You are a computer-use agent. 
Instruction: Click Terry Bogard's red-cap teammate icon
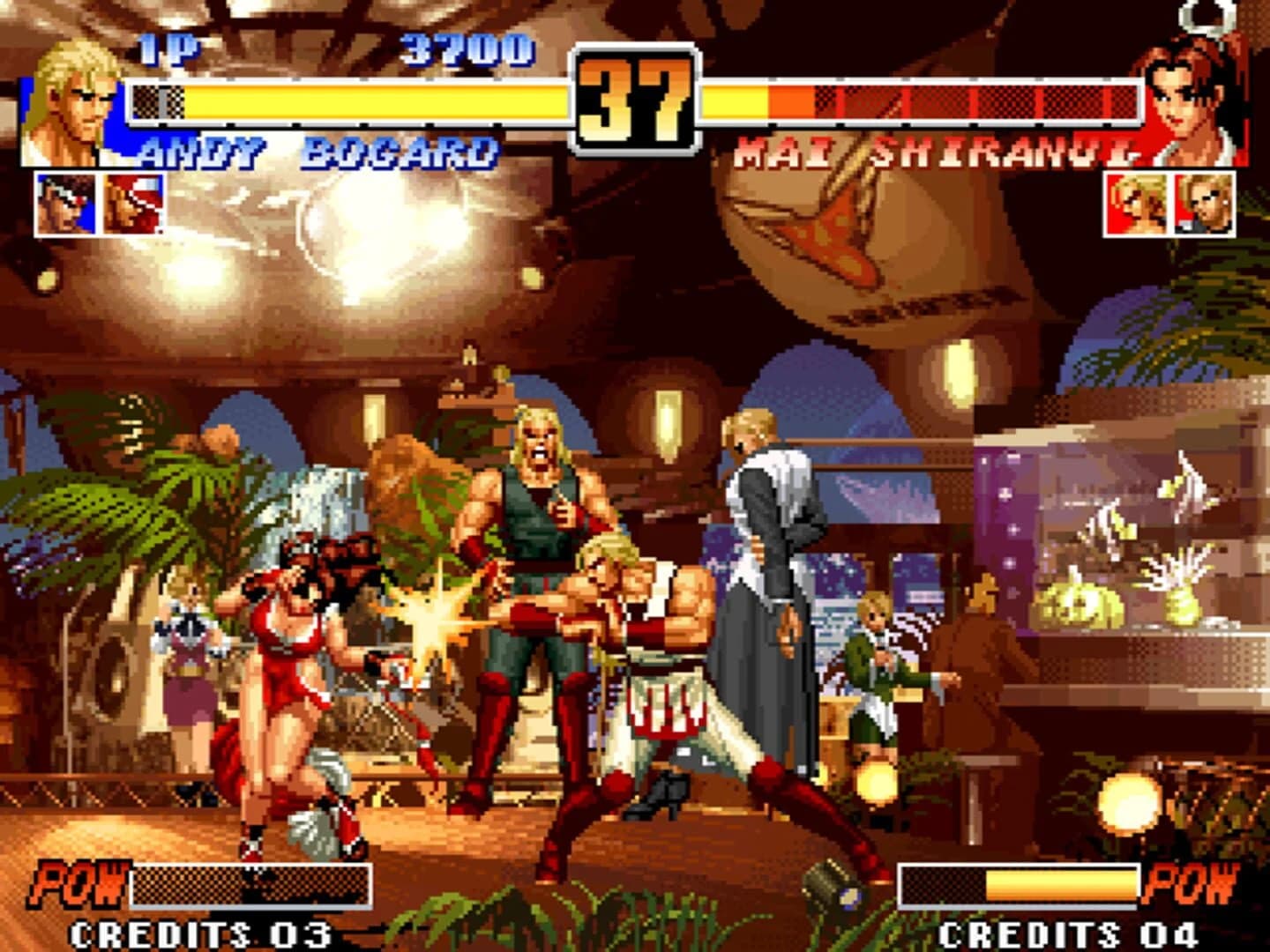point(131,205)
